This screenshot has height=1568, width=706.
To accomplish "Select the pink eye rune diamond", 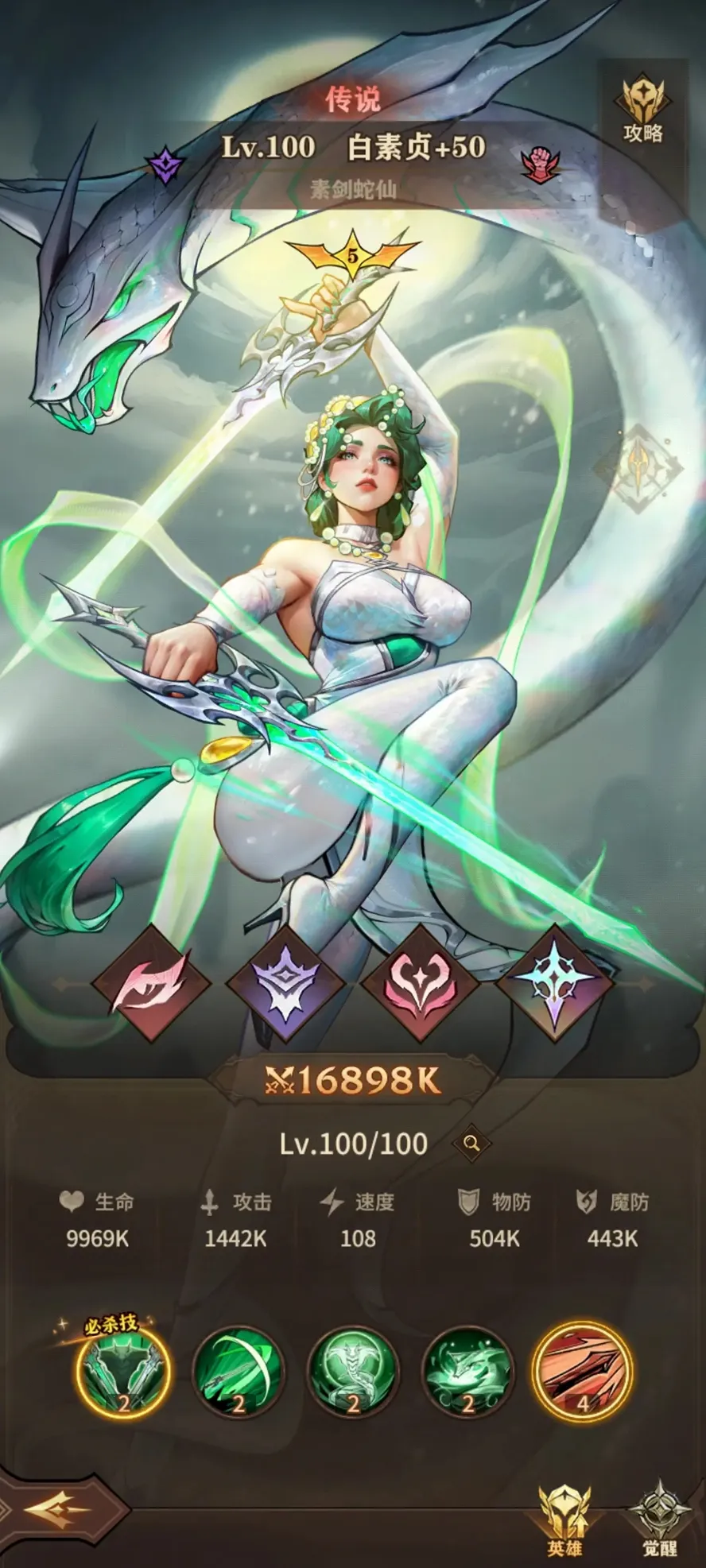I will [151, 985].
